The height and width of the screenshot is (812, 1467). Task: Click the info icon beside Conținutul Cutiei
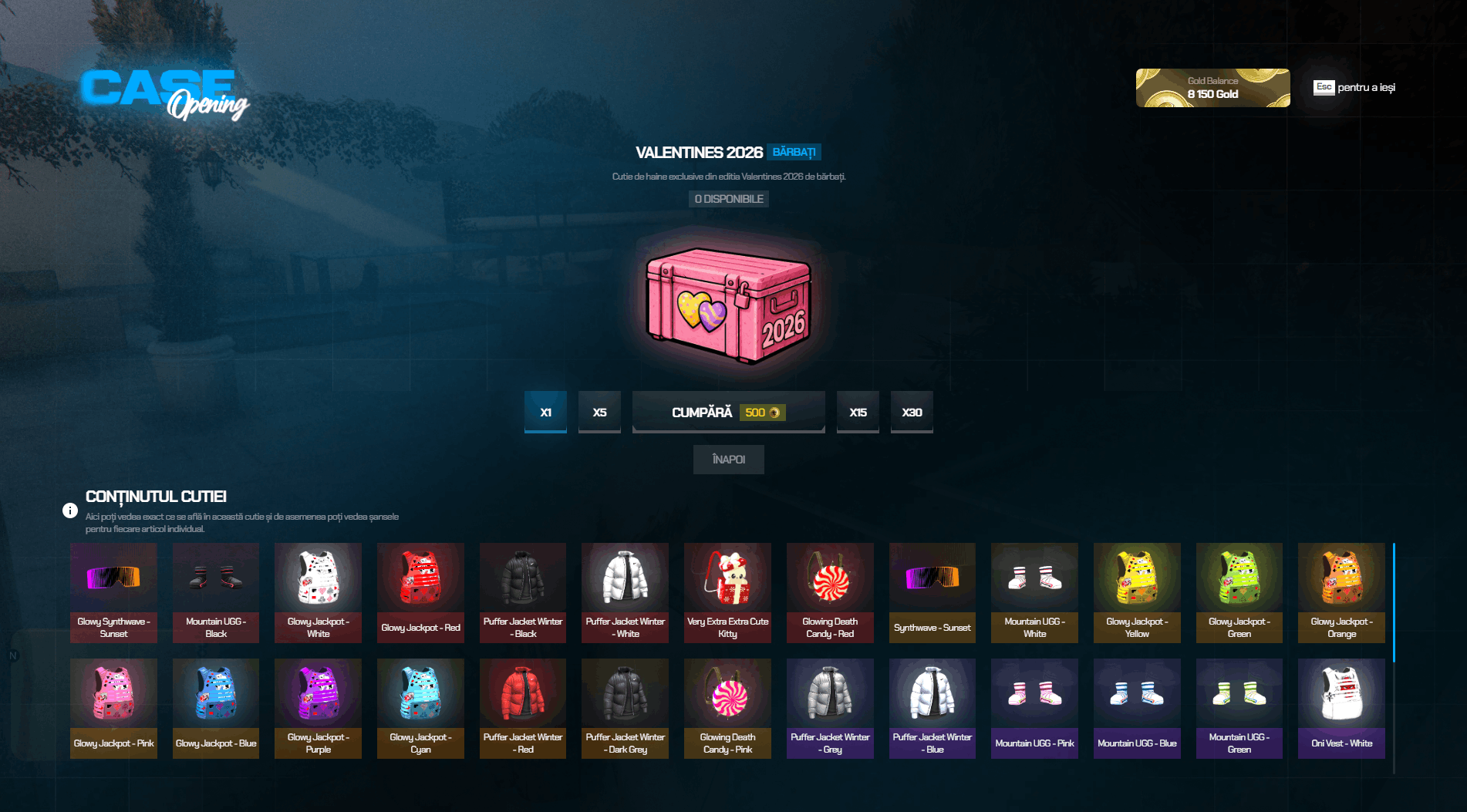pyautogui.click(x=71, y=510)
